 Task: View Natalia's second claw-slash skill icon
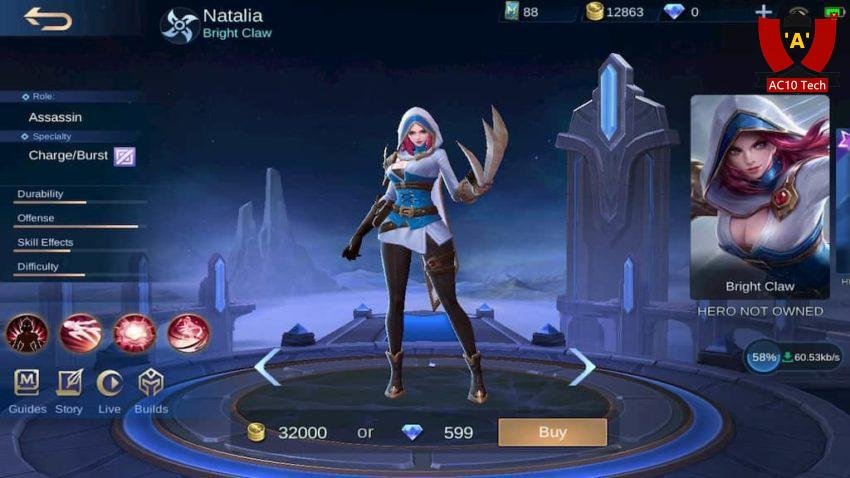point(80,333)
